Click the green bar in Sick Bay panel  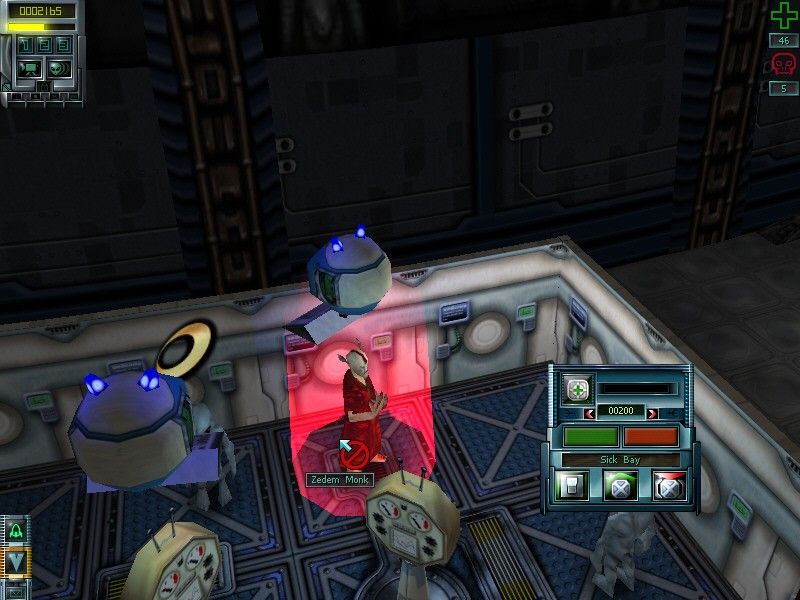pyautogui.click(x=591, y=437)
